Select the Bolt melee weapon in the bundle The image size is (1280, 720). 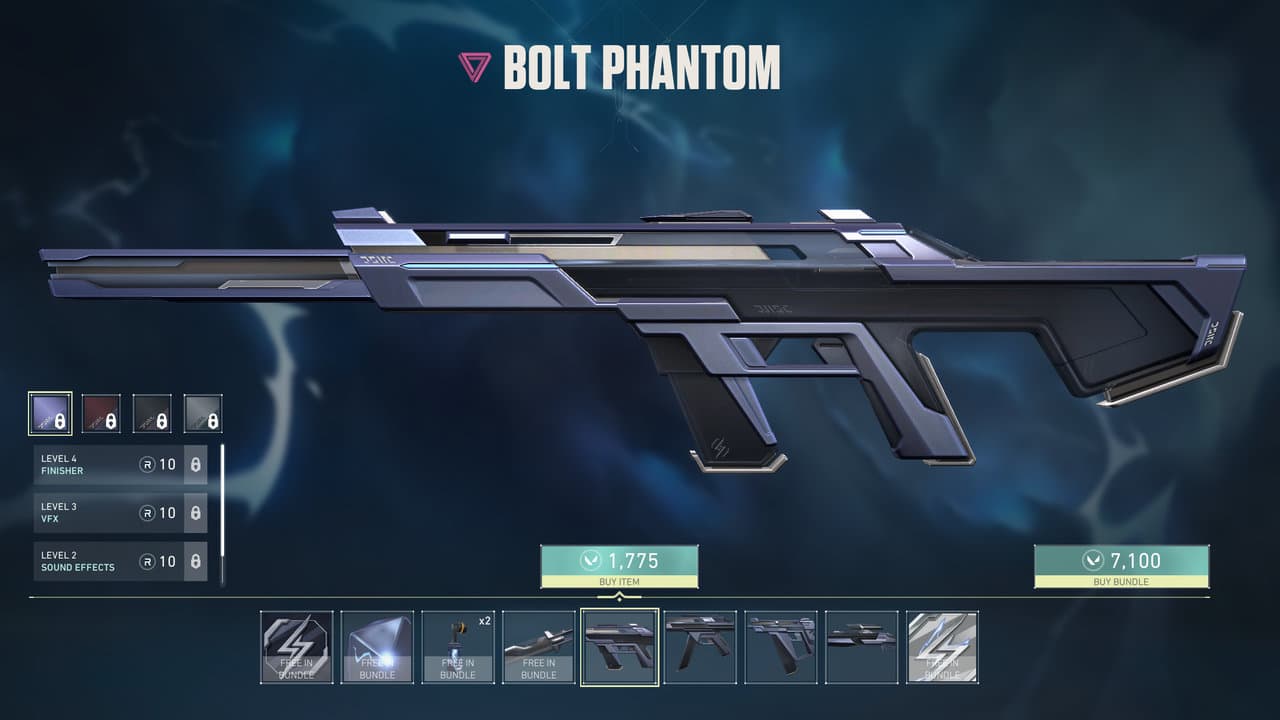[538, 646]
